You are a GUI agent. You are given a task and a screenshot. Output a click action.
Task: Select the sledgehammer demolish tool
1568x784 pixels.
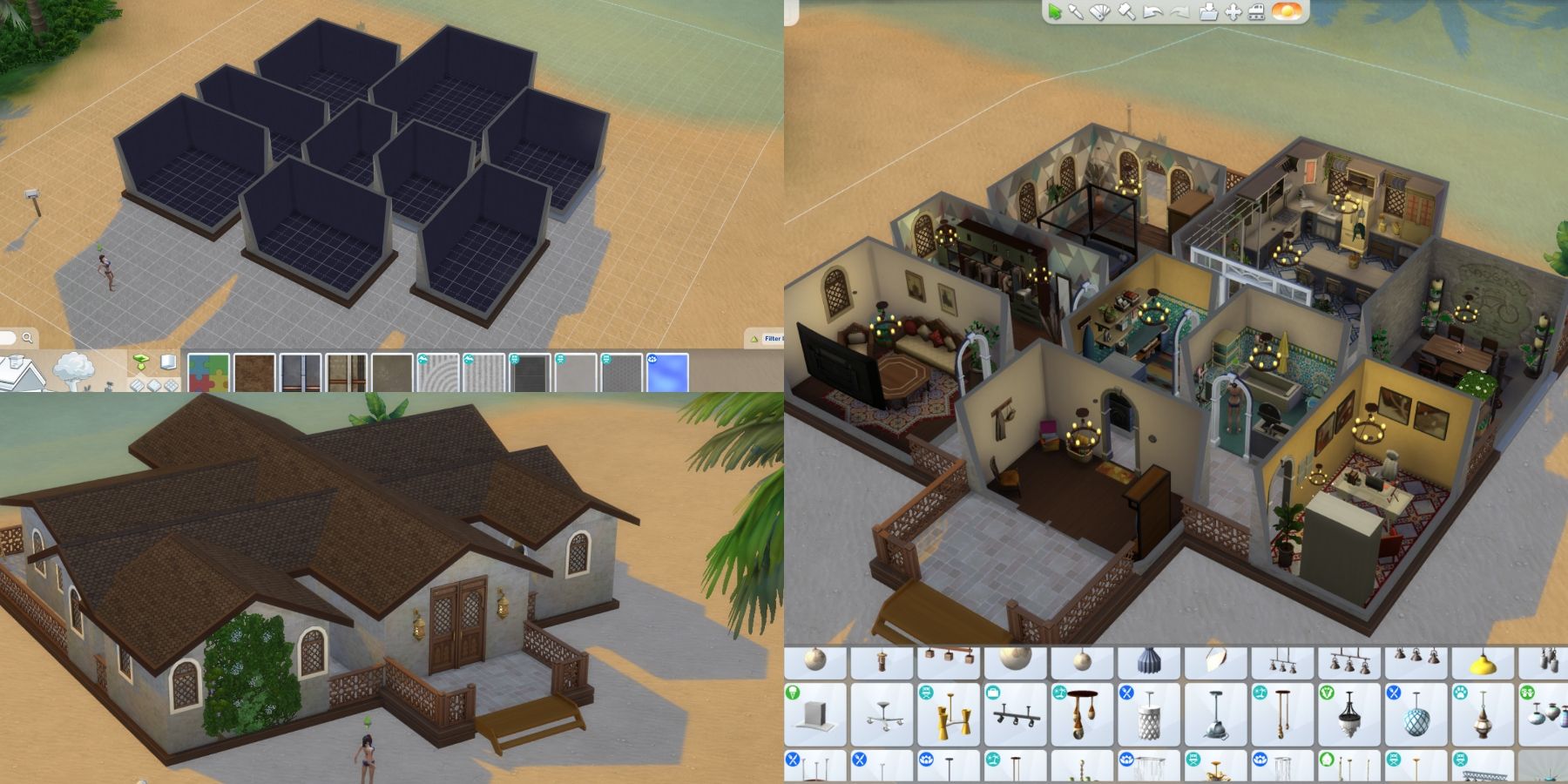tap(1126, 12)
